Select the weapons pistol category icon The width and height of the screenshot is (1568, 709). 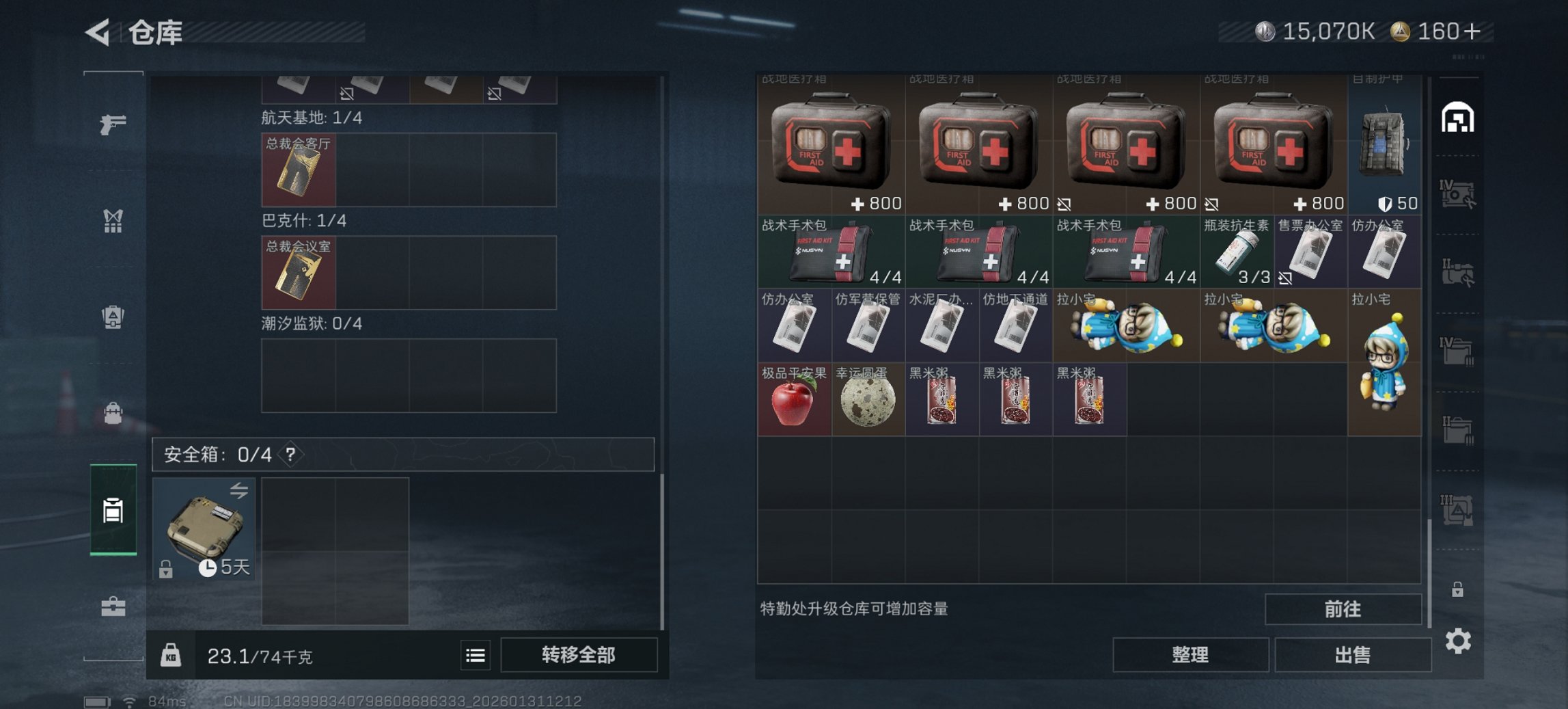tap(115, 124)
